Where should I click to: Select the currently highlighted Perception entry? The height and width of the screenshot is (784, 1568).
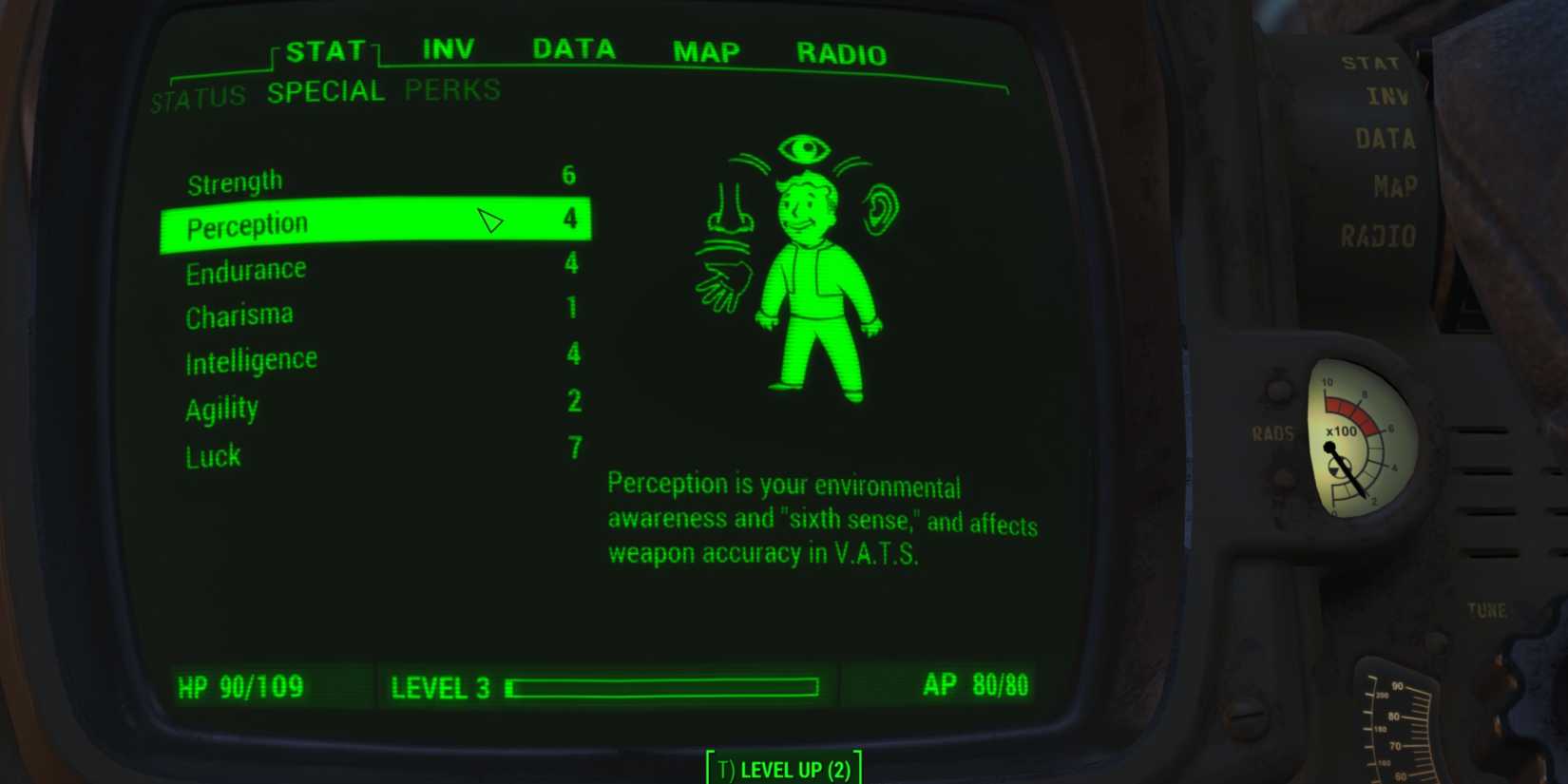pyautogui.click(x=249, y=223)
